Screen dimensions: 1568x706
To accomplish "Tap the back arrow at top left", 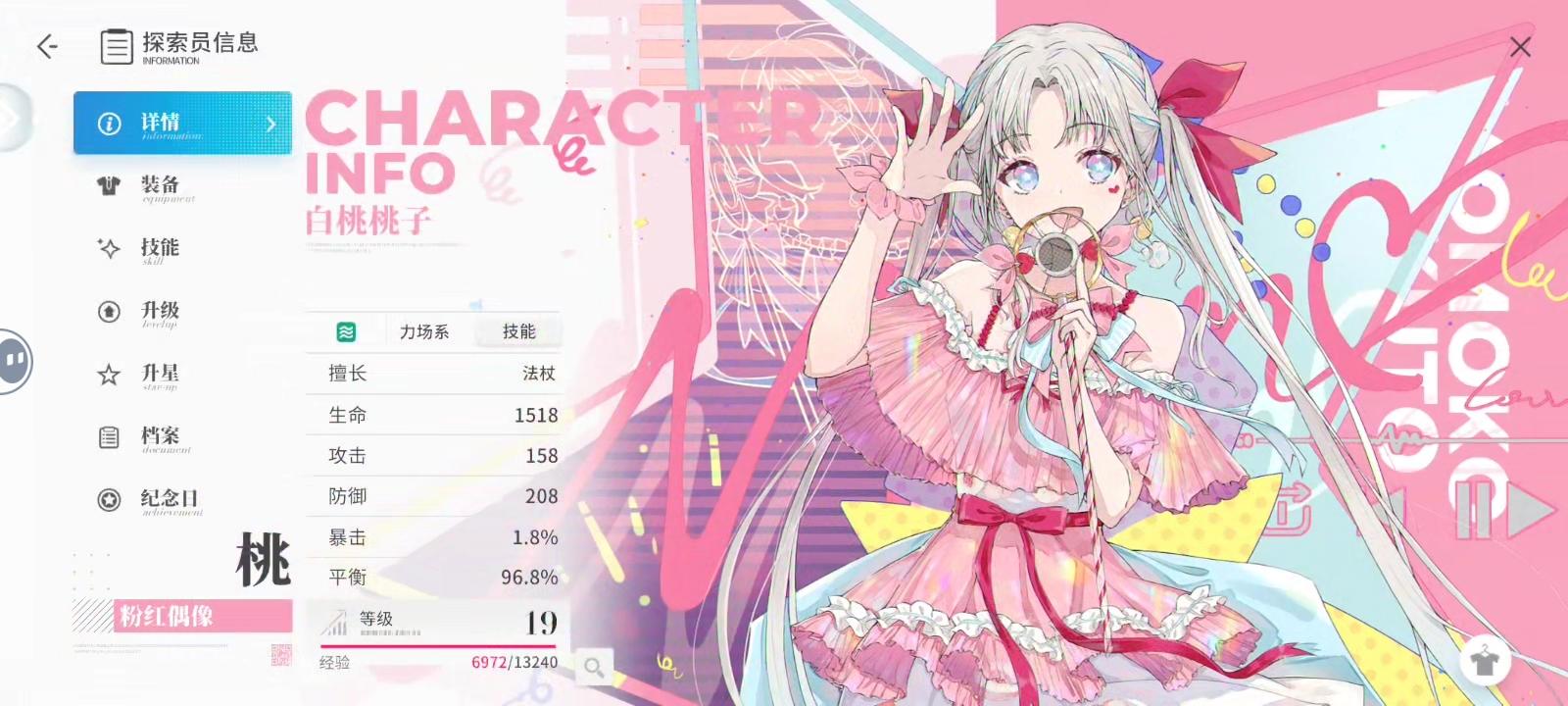I will click(46, 45).
